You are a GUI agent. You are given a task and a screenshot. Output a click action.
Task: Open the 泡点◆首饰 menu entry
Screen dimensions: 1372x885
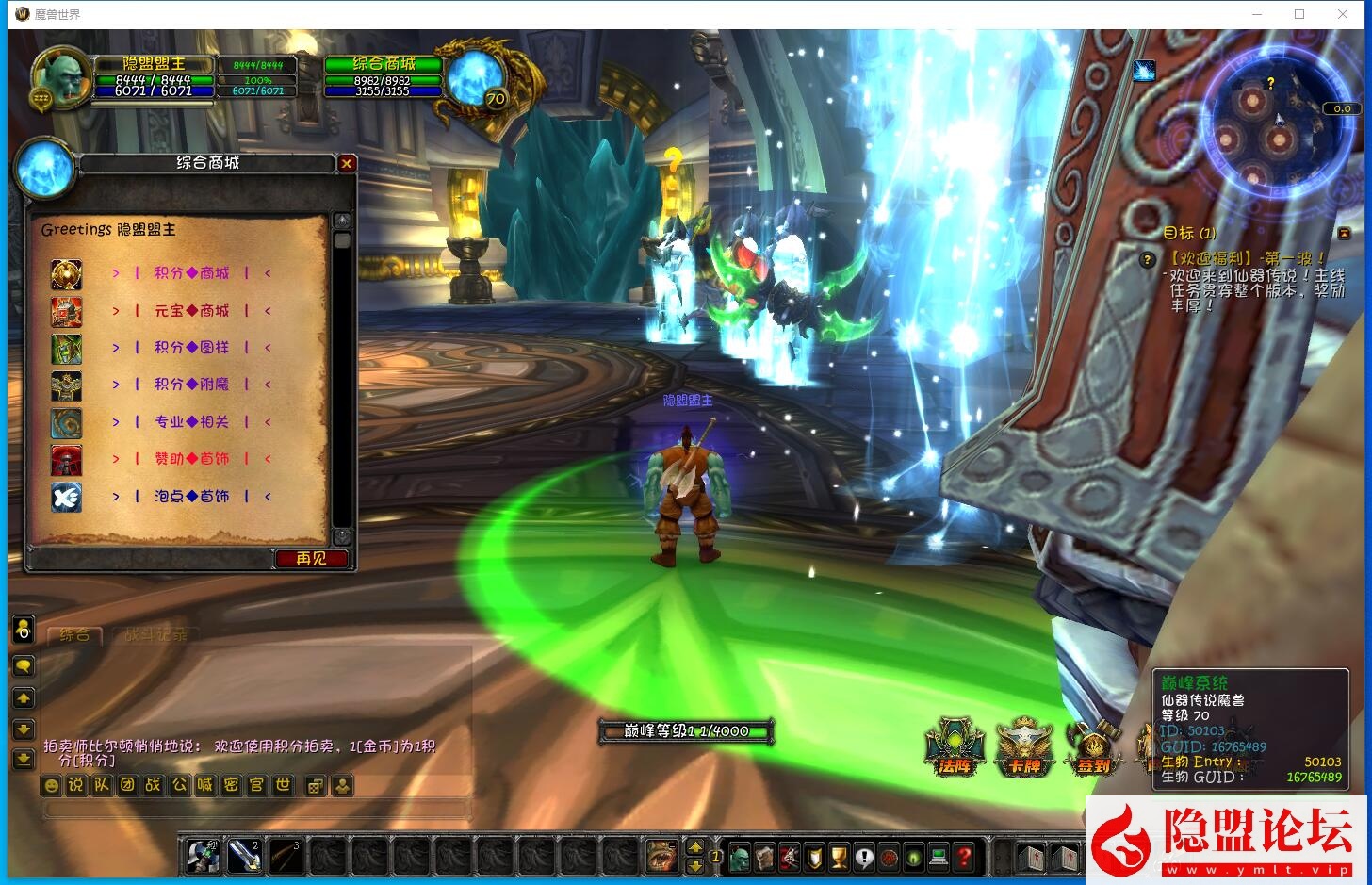[191, 497]
